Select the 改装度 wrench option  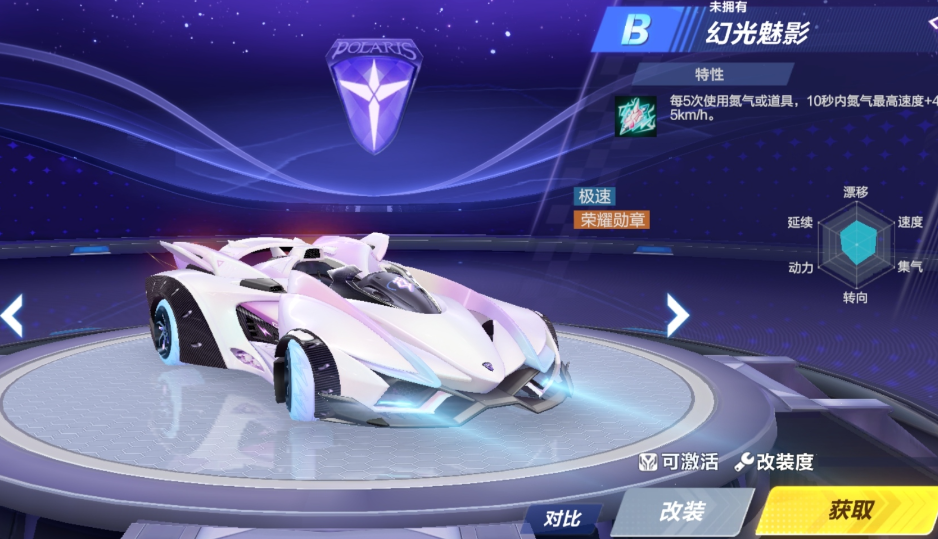click(x=774, y=462)
